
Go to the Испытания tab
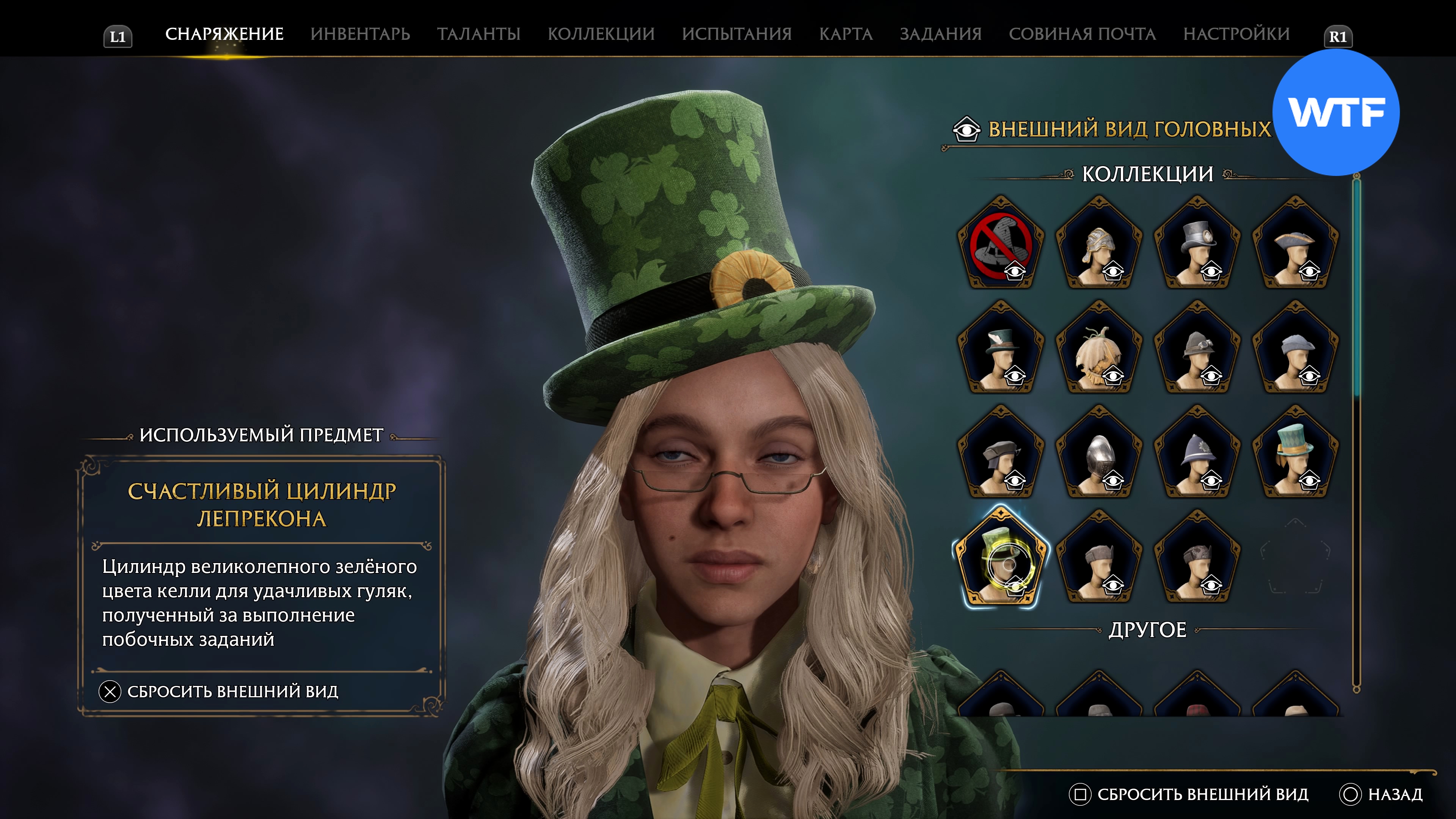click(736, 34)
